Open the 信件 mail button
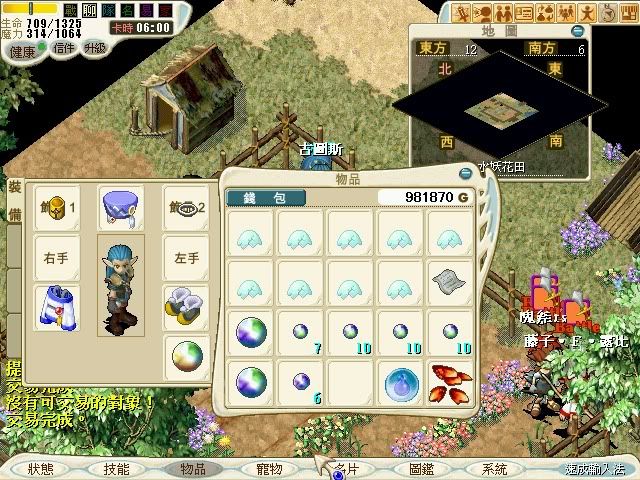 coord(65,47)
